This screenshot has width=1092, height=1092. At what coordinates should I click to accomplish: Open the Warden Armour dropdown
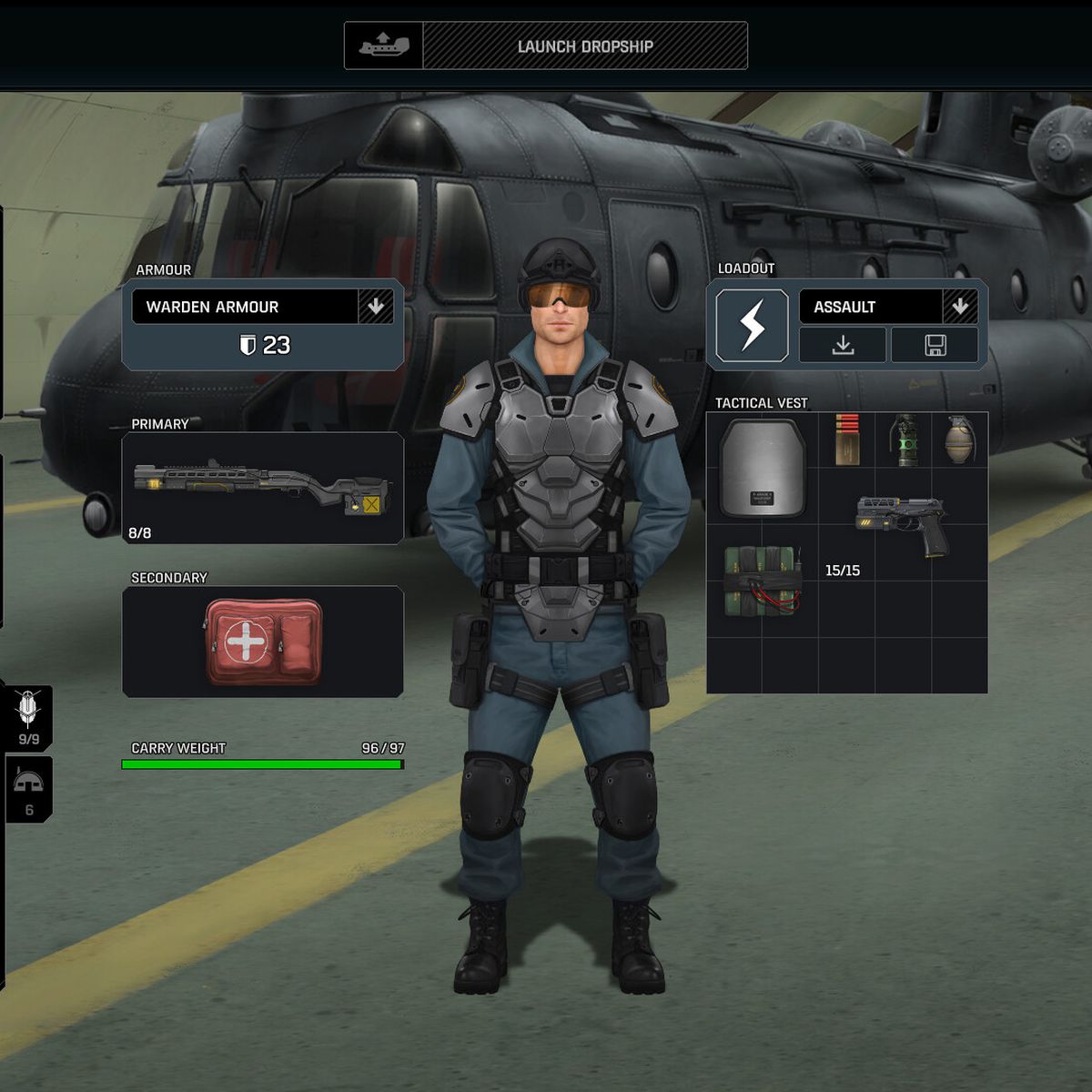[x=376, y=308]
